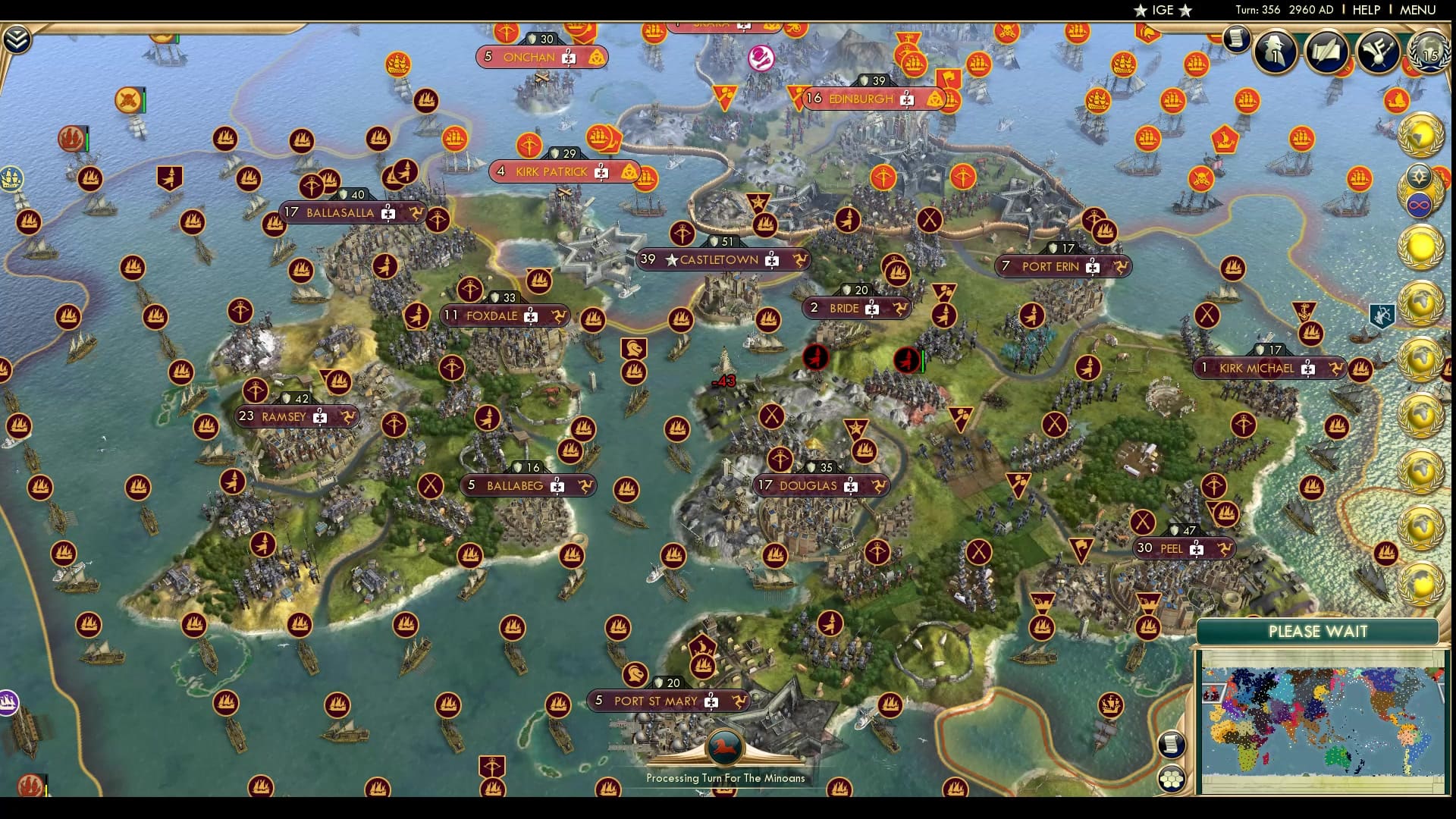
Task: Click the pink Great Musician icon above Edinburgh
Action: [x=761, y=58]
